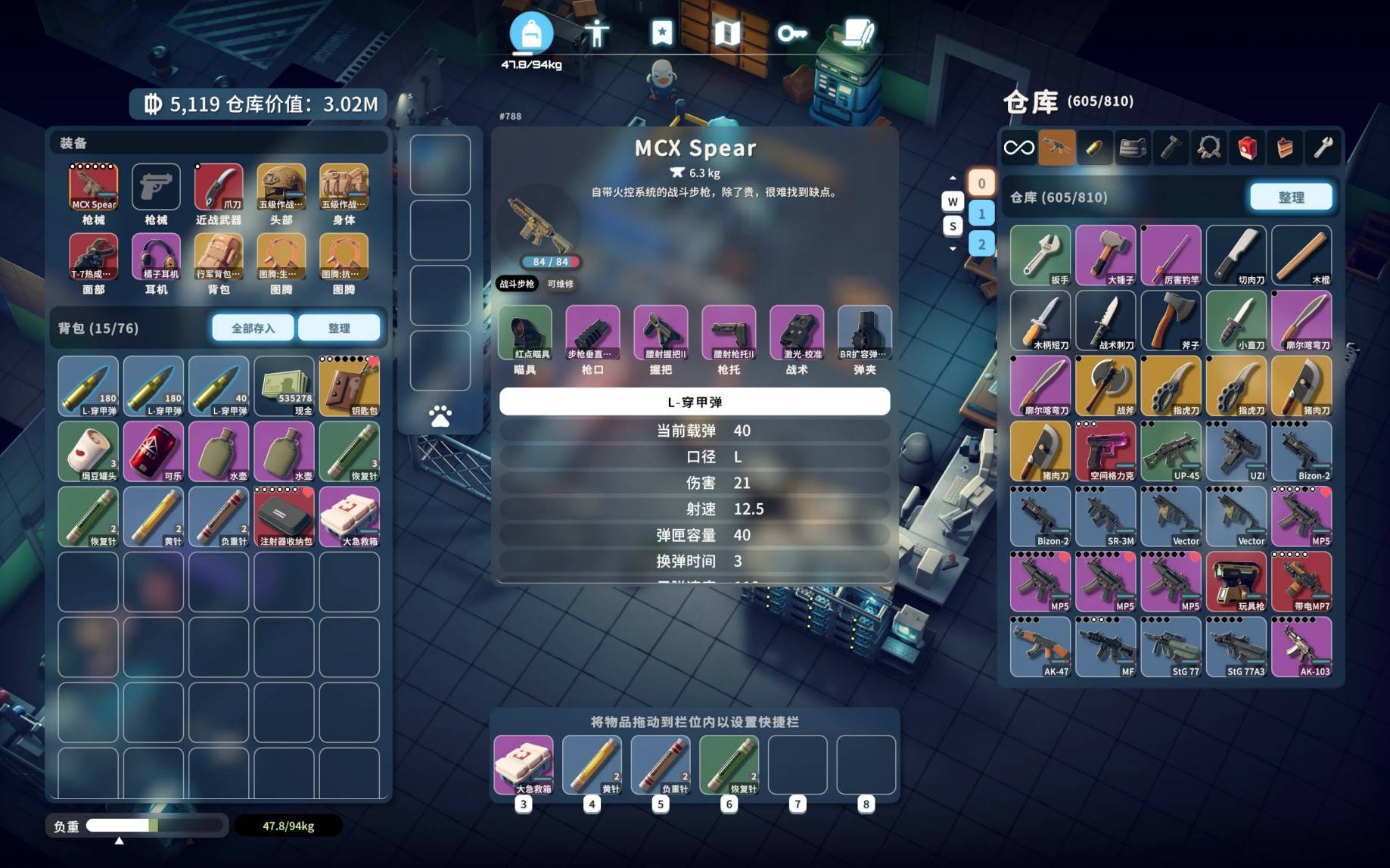Select the 现金 cash stack in backpack

[284, 386]
